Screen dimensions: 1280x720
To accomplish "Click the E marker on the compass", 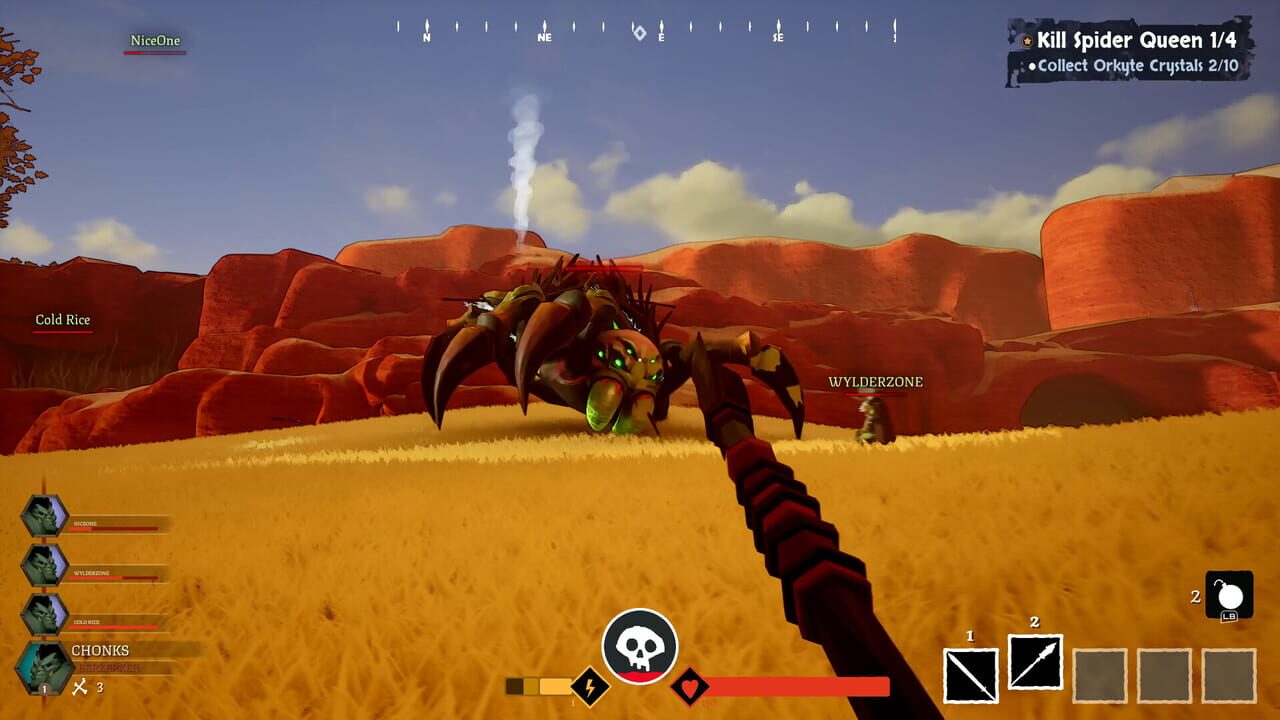I will pos(662,36).
